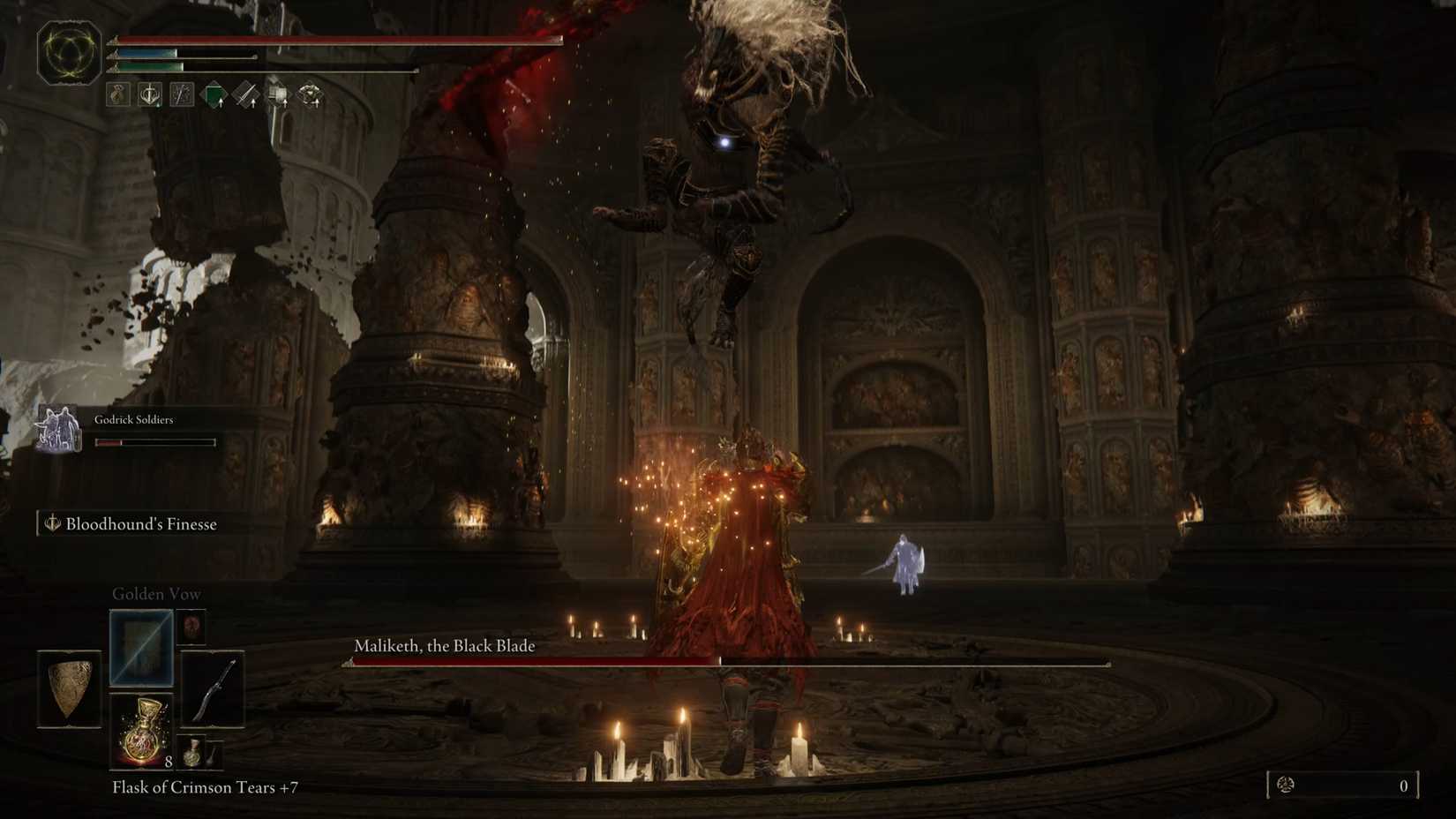Click the dagger-shaped buff icon
The width and height of the screenshot is (1456, 819).
click(246, 94)
